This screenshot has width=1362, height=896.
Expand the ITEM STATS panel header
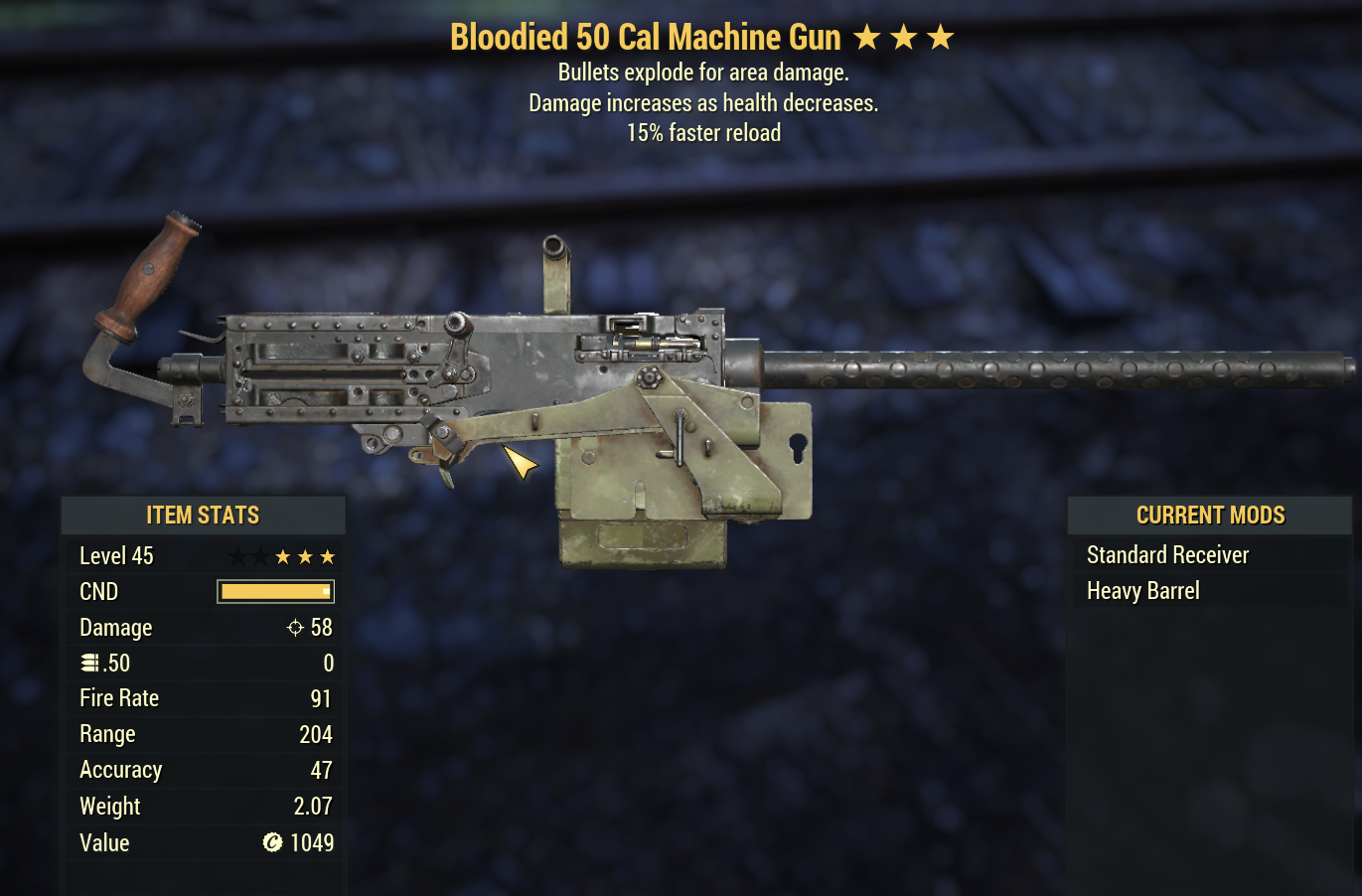point(203,515)
